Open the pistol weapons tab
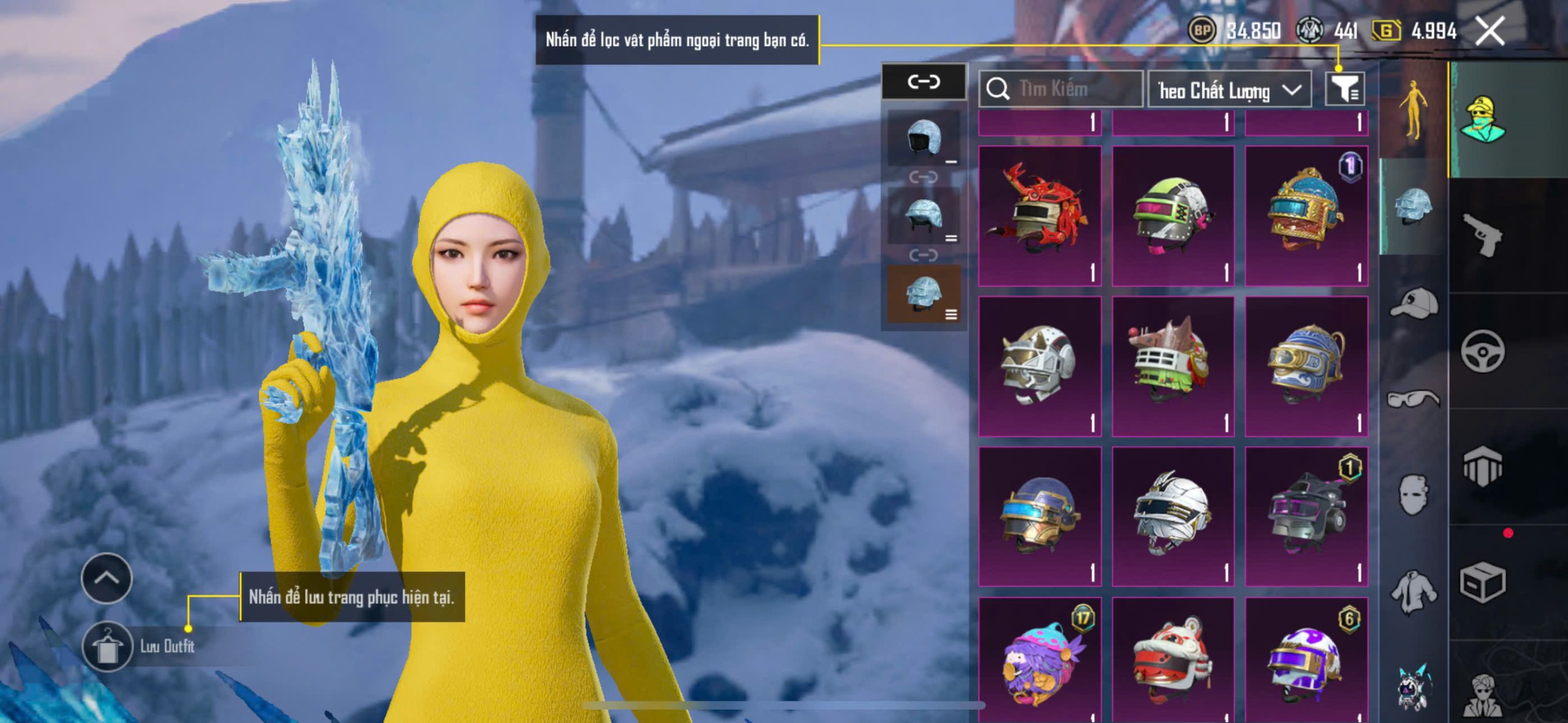Screen dimensions: 1568x723 click(x=1482, y=235)
